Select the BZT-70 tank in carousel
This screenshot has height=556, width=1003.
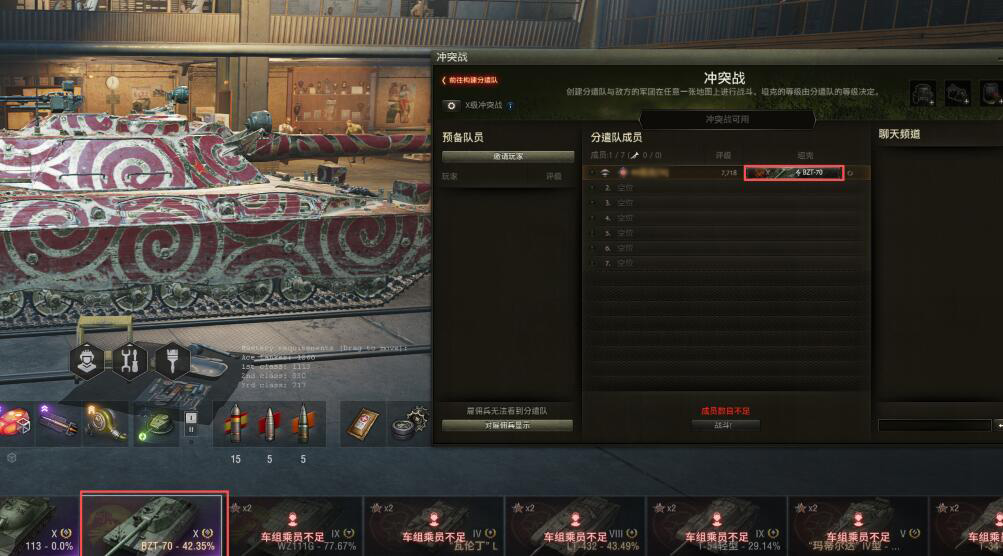(154, 523)
